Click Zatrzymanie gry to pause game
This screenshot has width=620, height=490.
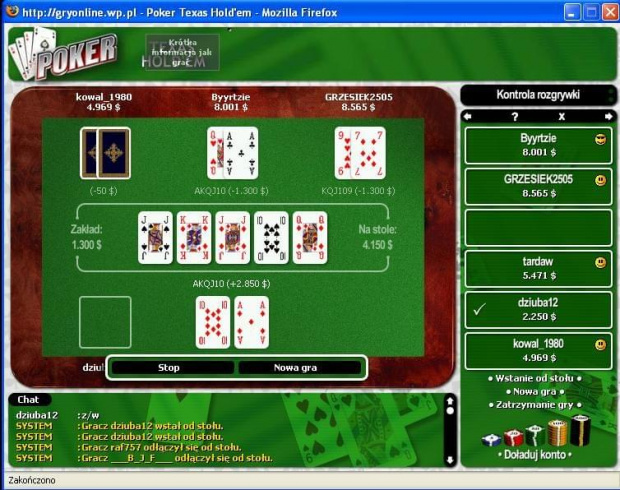538,405
